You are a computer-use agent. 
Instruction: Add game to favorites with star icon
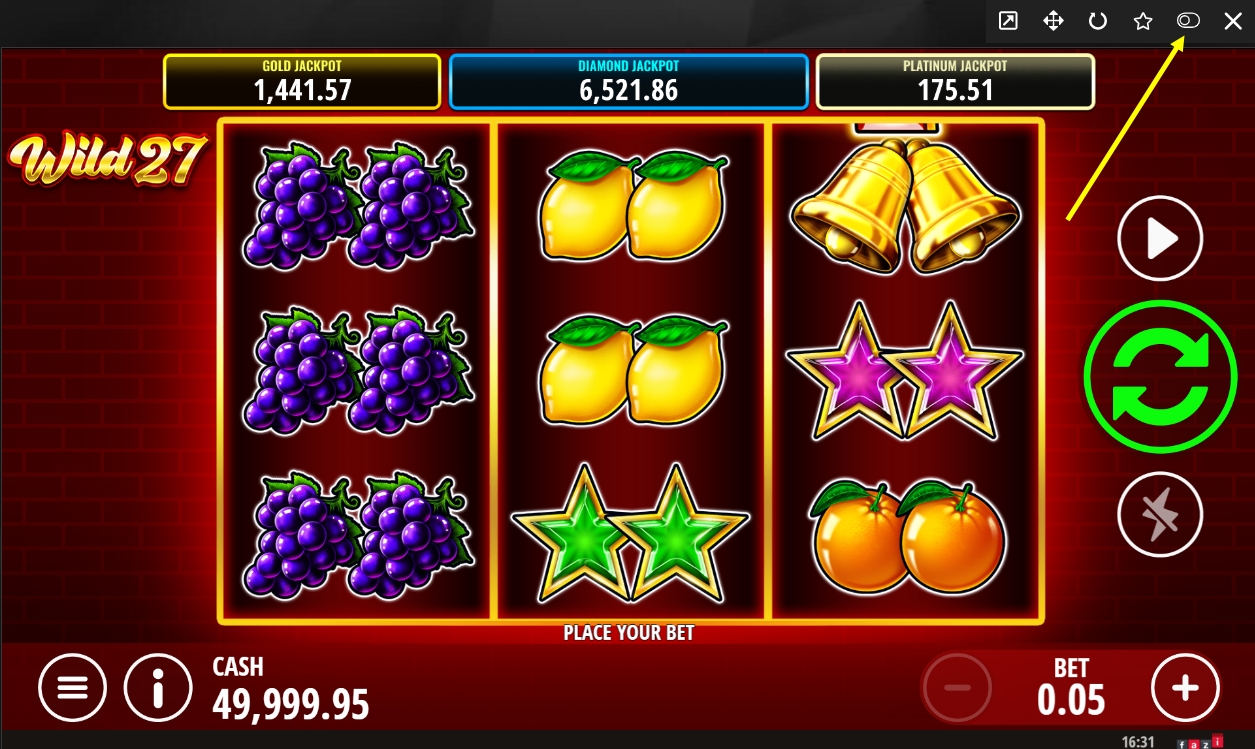1143,21
